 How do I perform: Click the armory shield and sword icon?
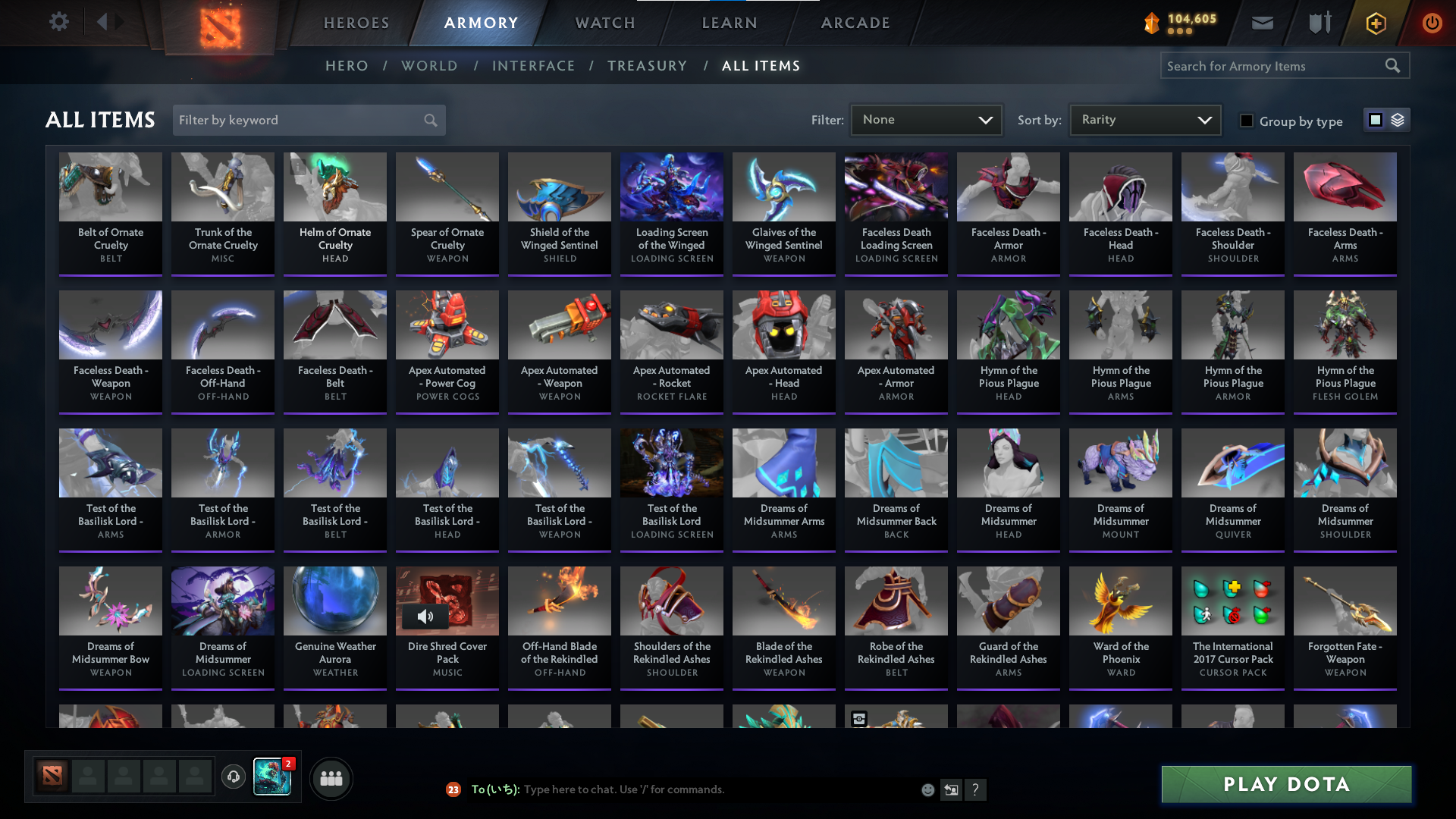1318,23
